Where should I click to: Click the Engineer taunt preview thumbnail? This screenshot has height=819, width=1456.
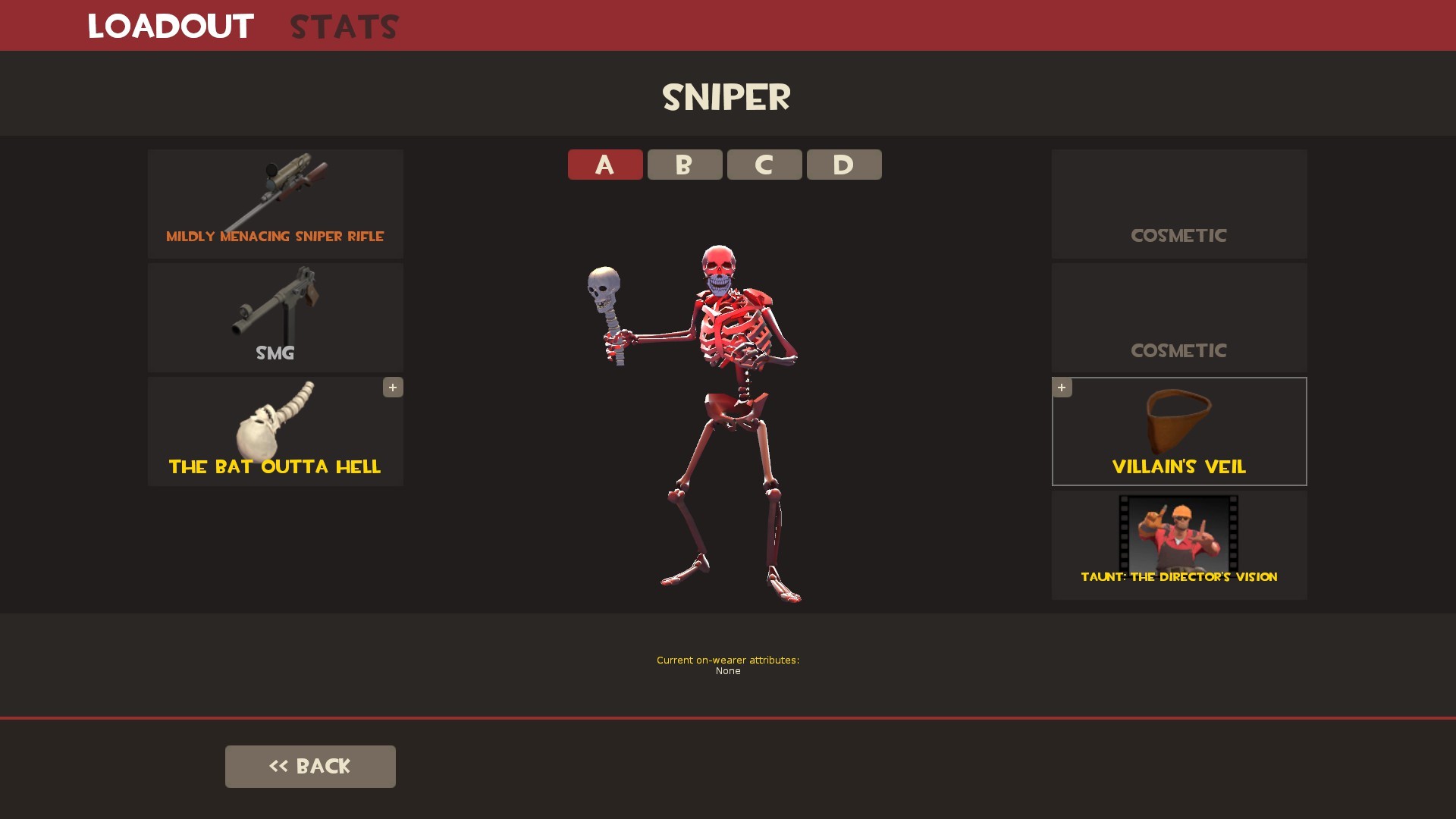tap(1178, 532)
